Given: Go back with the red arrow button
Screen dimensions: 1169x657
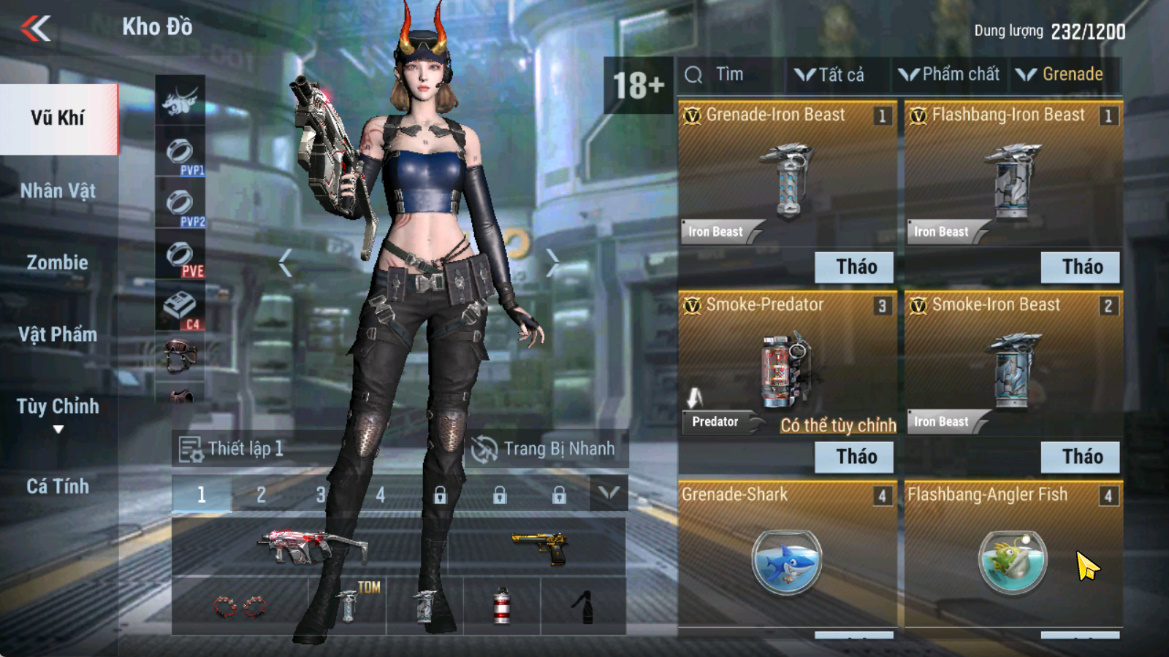Looking at the screenshot, I should [x=36, y=28].
